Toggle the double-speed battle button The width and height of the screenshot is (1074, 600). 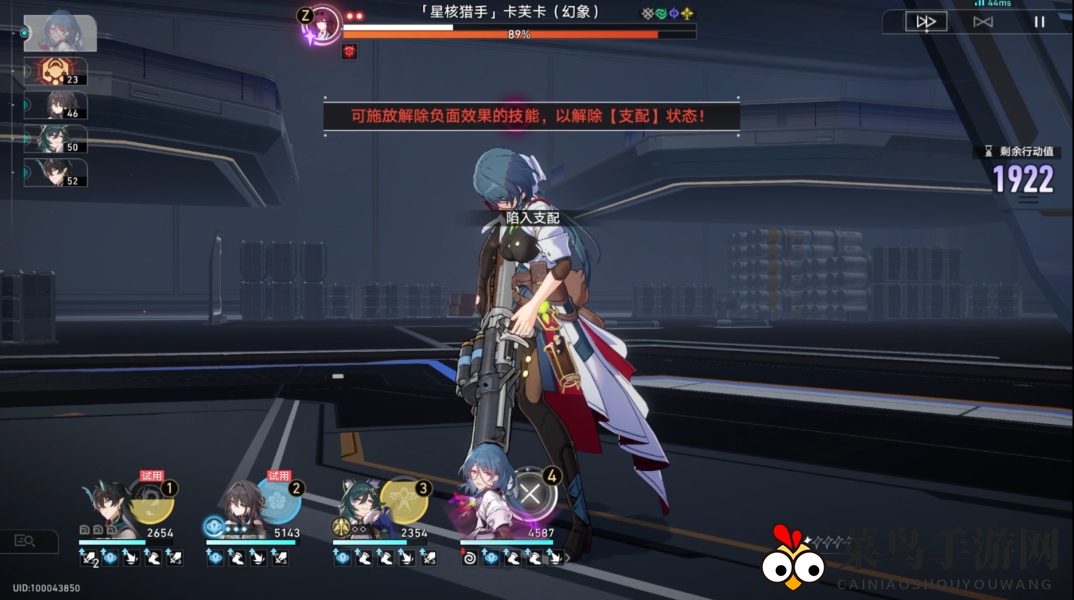pyautogui.click(x=926, y=21)
